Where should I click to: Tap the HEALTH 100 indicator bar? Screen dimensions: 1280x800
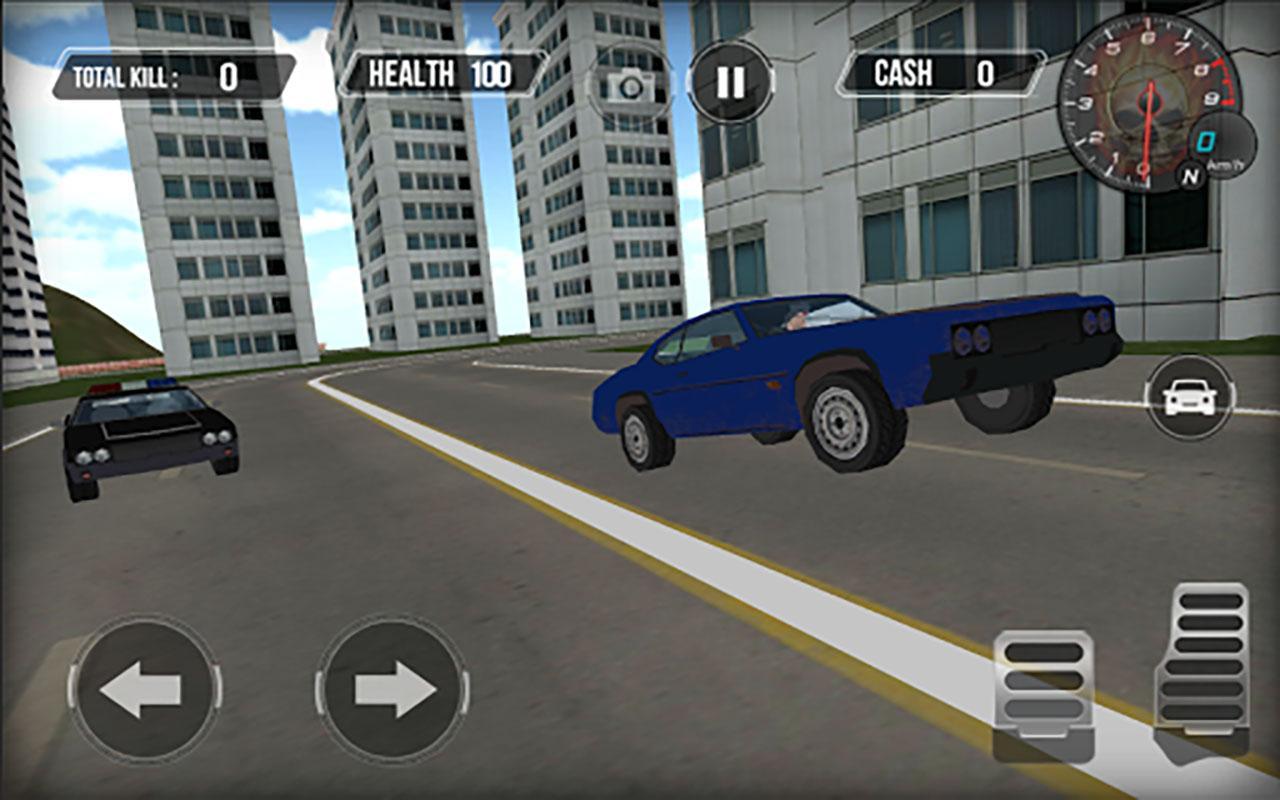(437, 72)
